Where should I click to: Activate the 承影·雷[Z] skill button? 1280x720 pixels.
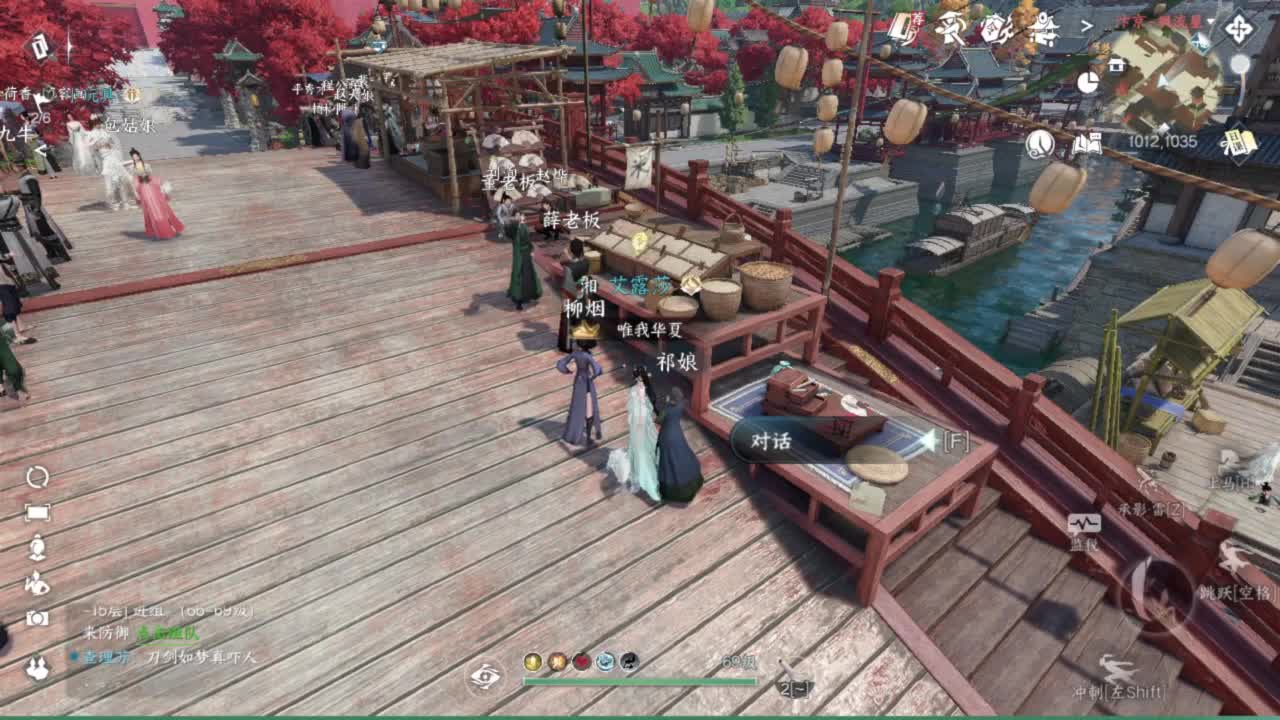1150,508
